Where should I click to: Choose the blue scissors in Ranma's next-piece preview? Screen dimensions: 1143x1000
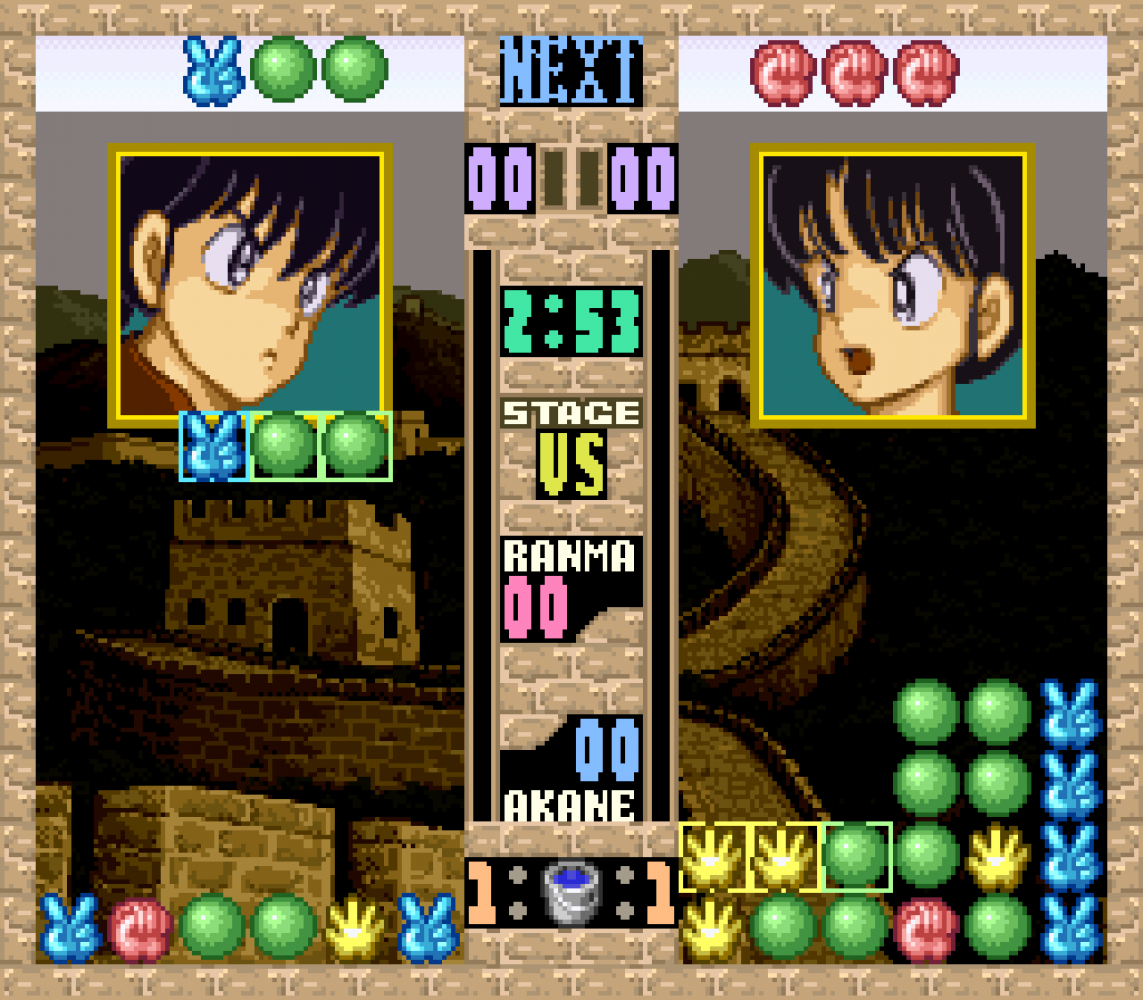[213, 70]
